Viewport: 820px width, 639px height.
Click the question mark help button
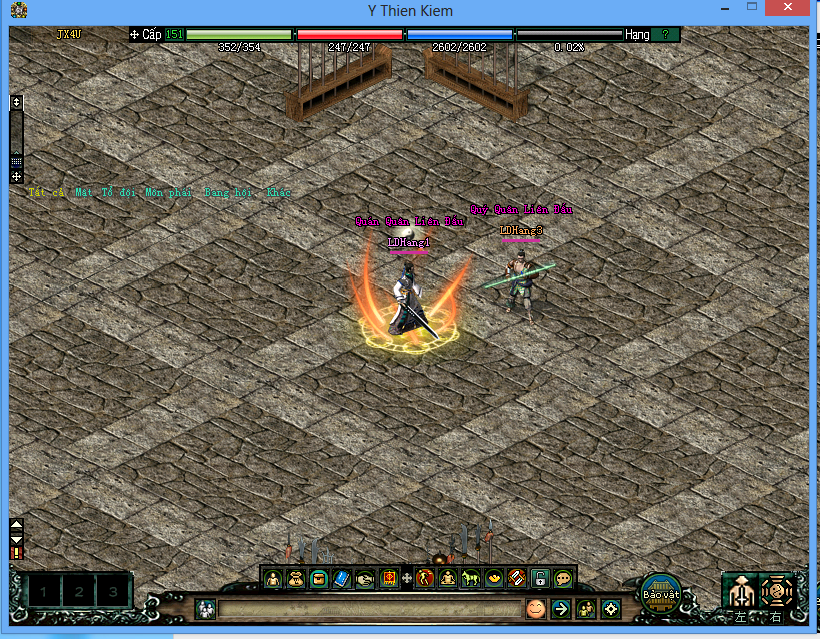click(665, 34)
